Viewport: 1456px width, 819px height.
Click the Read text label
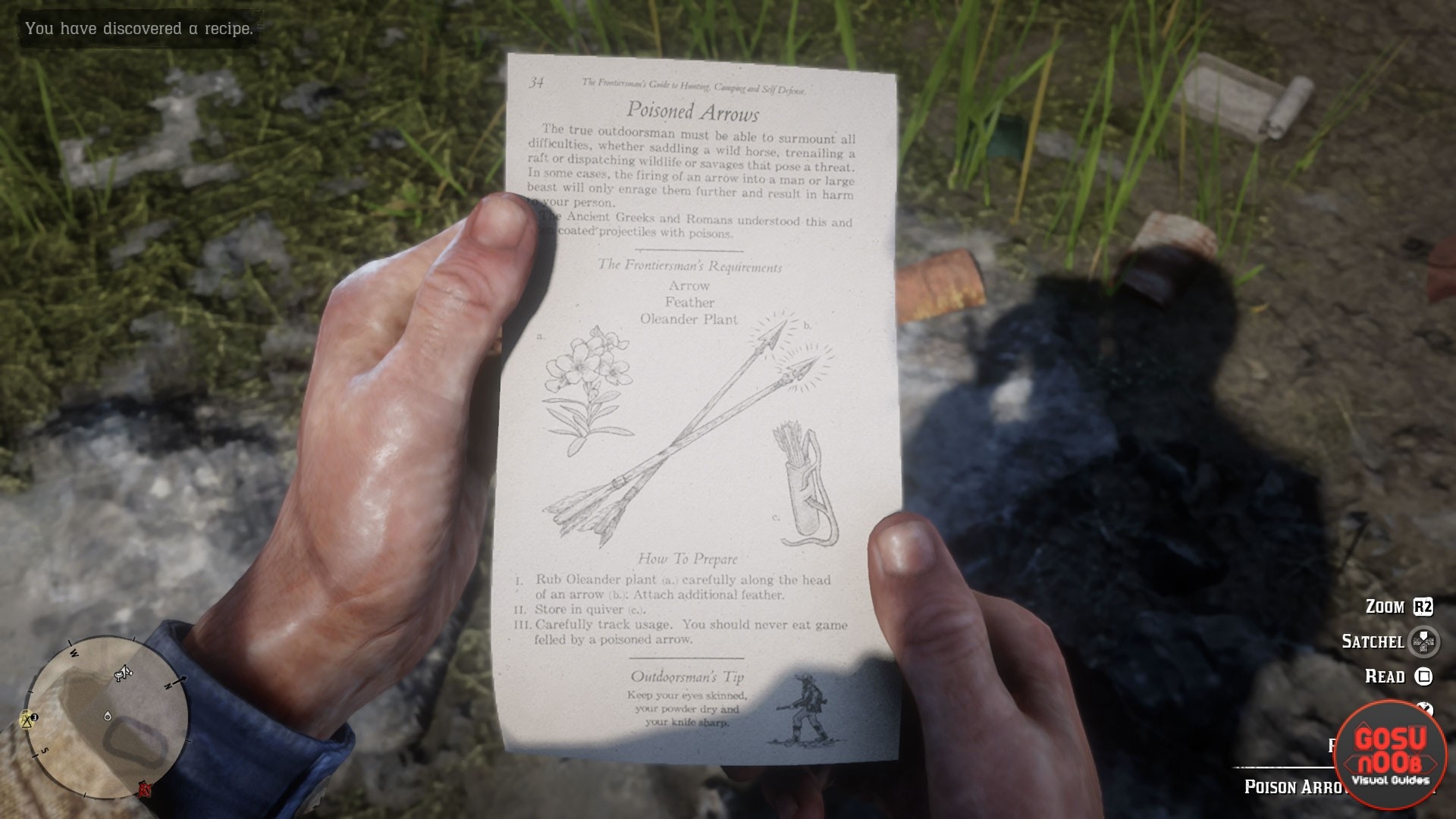pyautogui.click(x=1385, y=676)
